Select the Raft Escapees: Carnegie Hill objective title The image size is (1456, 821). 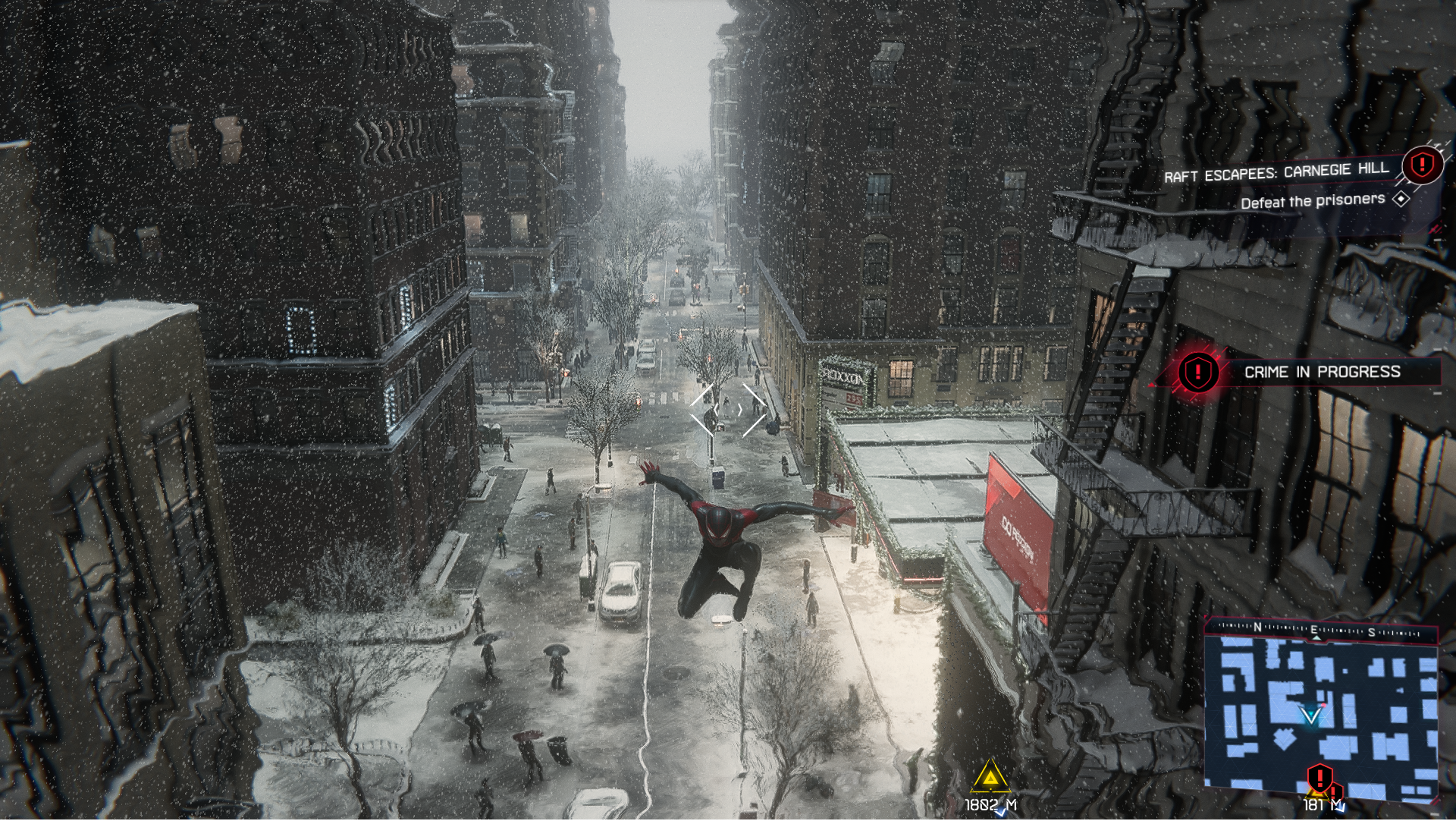1276,173
